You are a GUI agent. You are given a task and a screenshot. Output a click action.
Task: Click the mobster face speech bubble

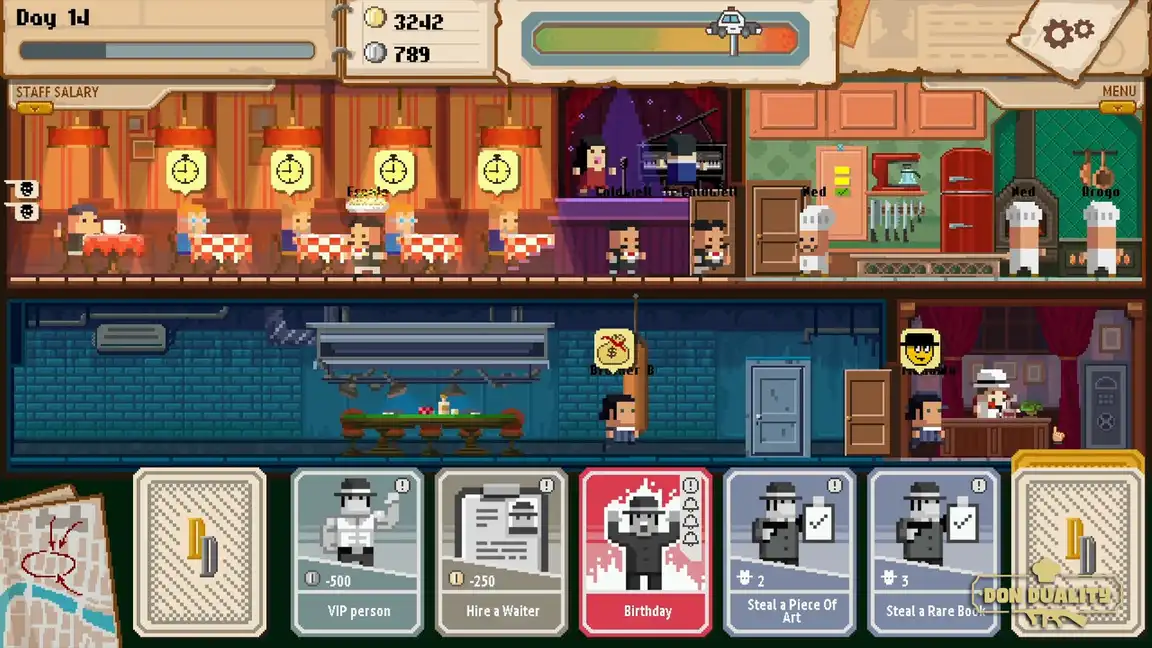[x=920, y=350]
